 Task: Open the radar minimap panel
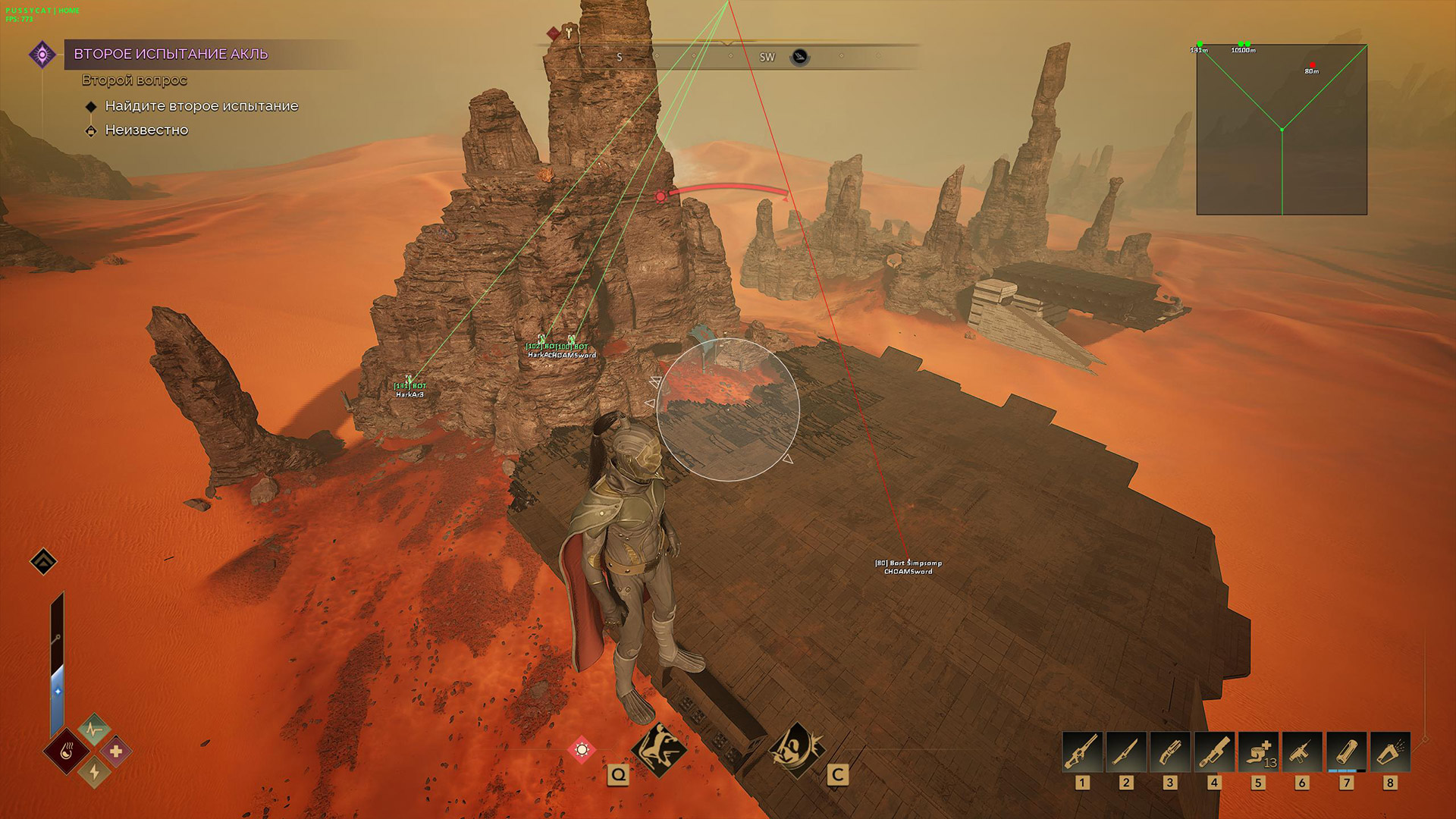[1282, 130]
